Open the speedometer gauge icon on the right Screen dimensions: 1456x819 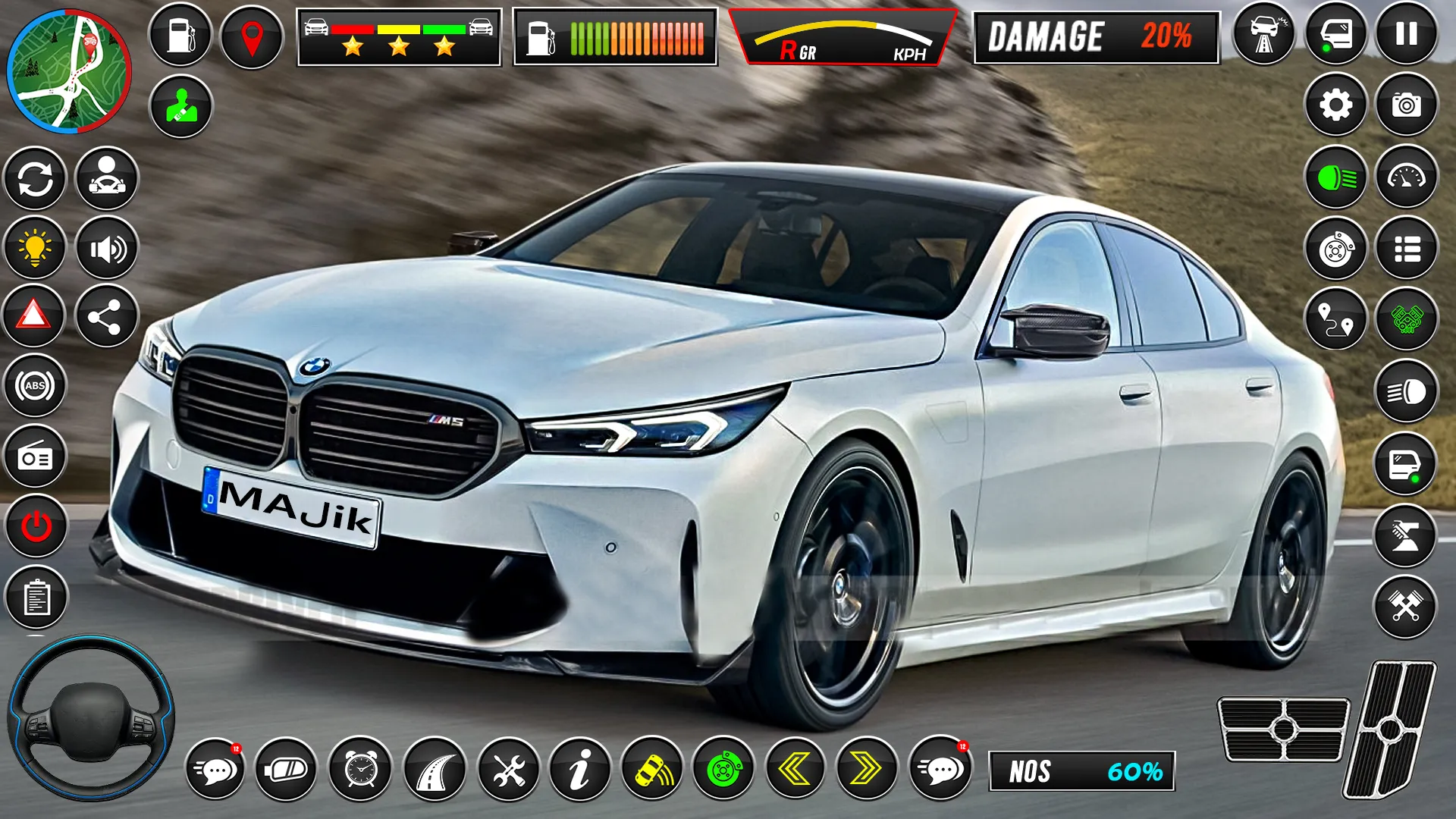[x=1409, y=176]
